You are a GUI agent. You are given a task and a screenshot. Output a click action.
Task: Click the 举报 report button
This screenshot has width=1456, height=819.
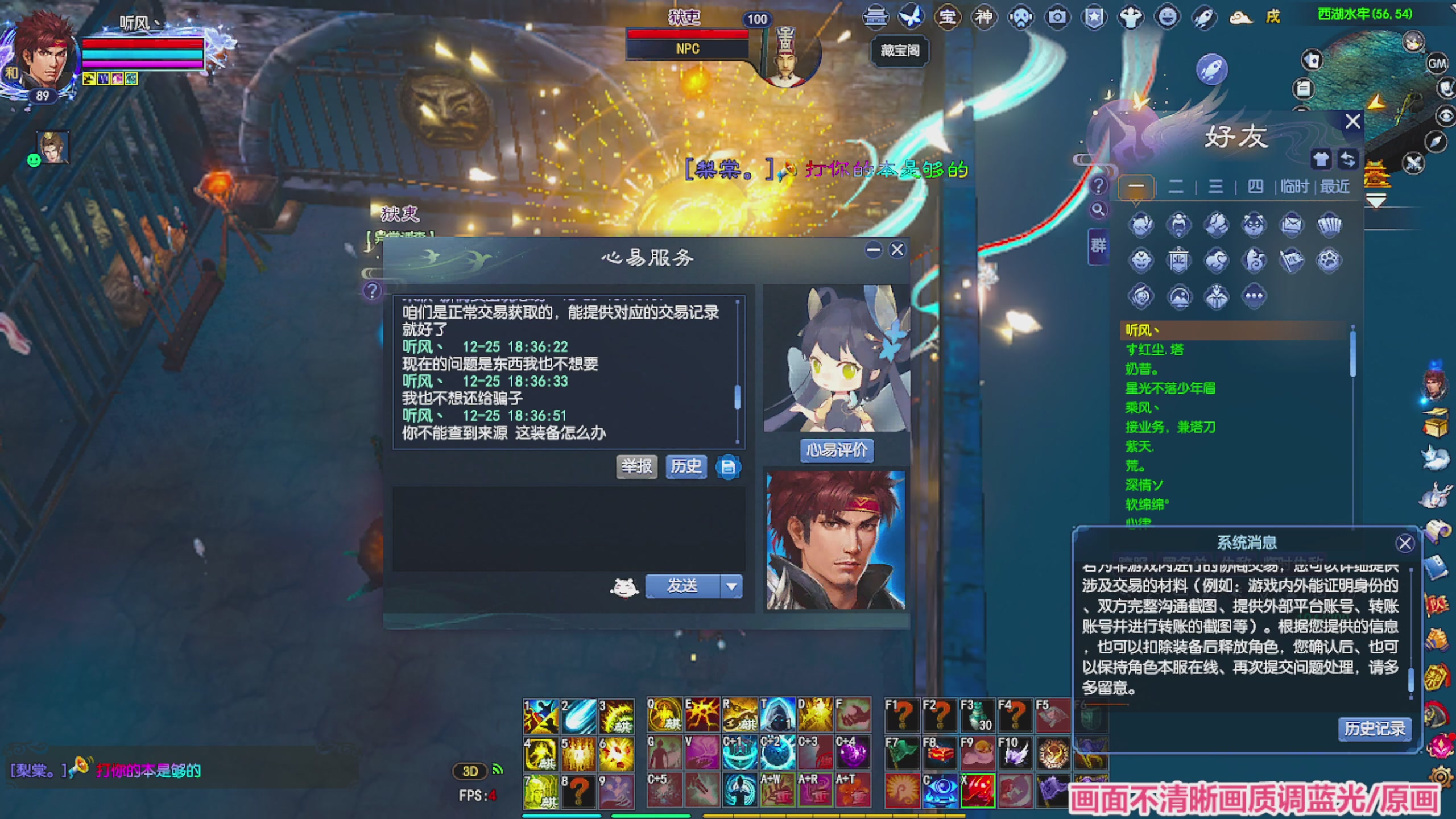636,466
